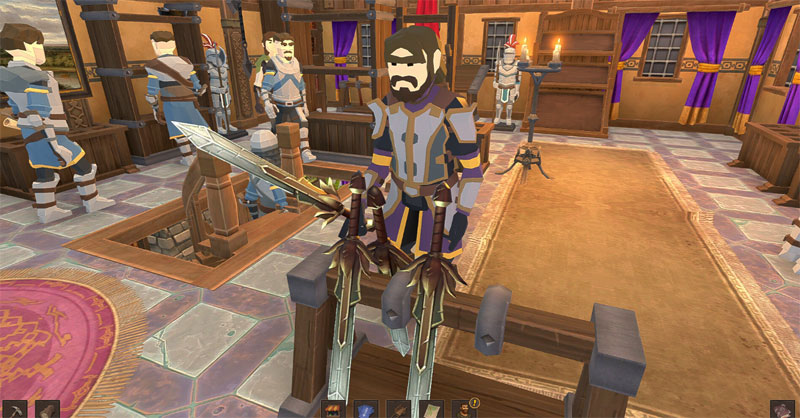Open the map scroll icon

click(x=431, y=410)
